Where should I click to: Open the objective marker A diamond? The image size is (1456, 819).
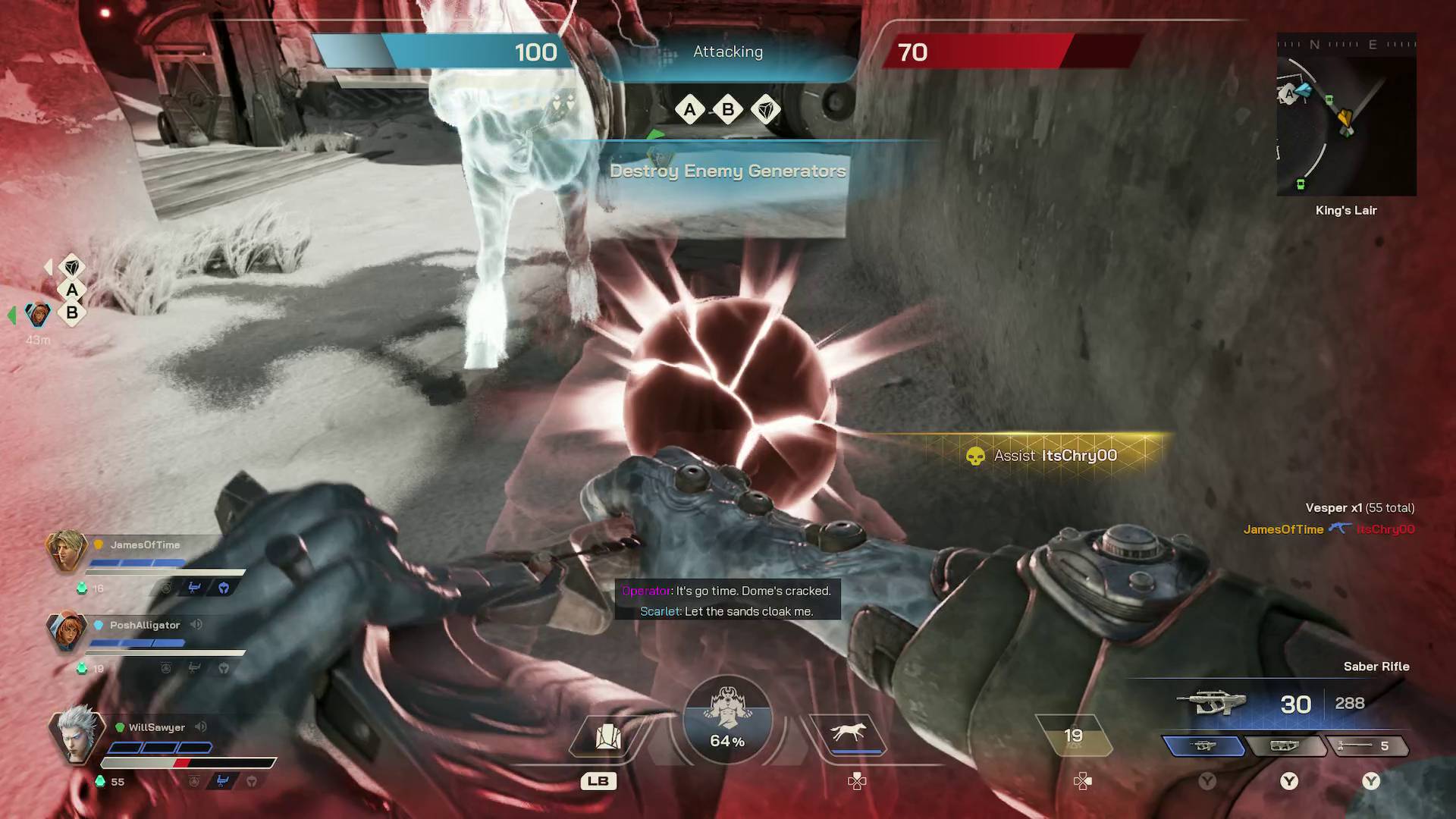tap(689, 110)
